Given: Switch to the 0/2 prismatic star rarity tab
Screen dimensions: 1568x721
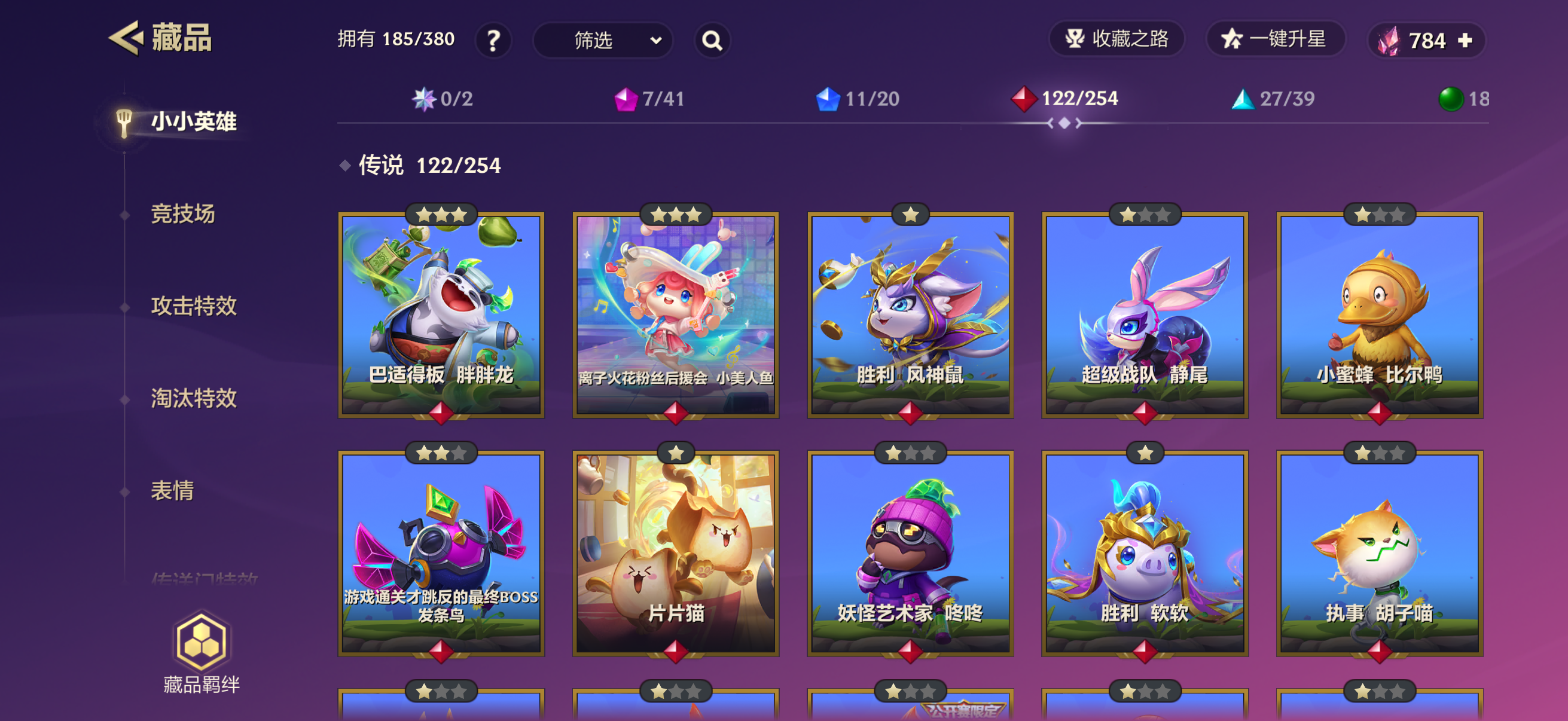Looking at the screenshot, I should point(443,99).
